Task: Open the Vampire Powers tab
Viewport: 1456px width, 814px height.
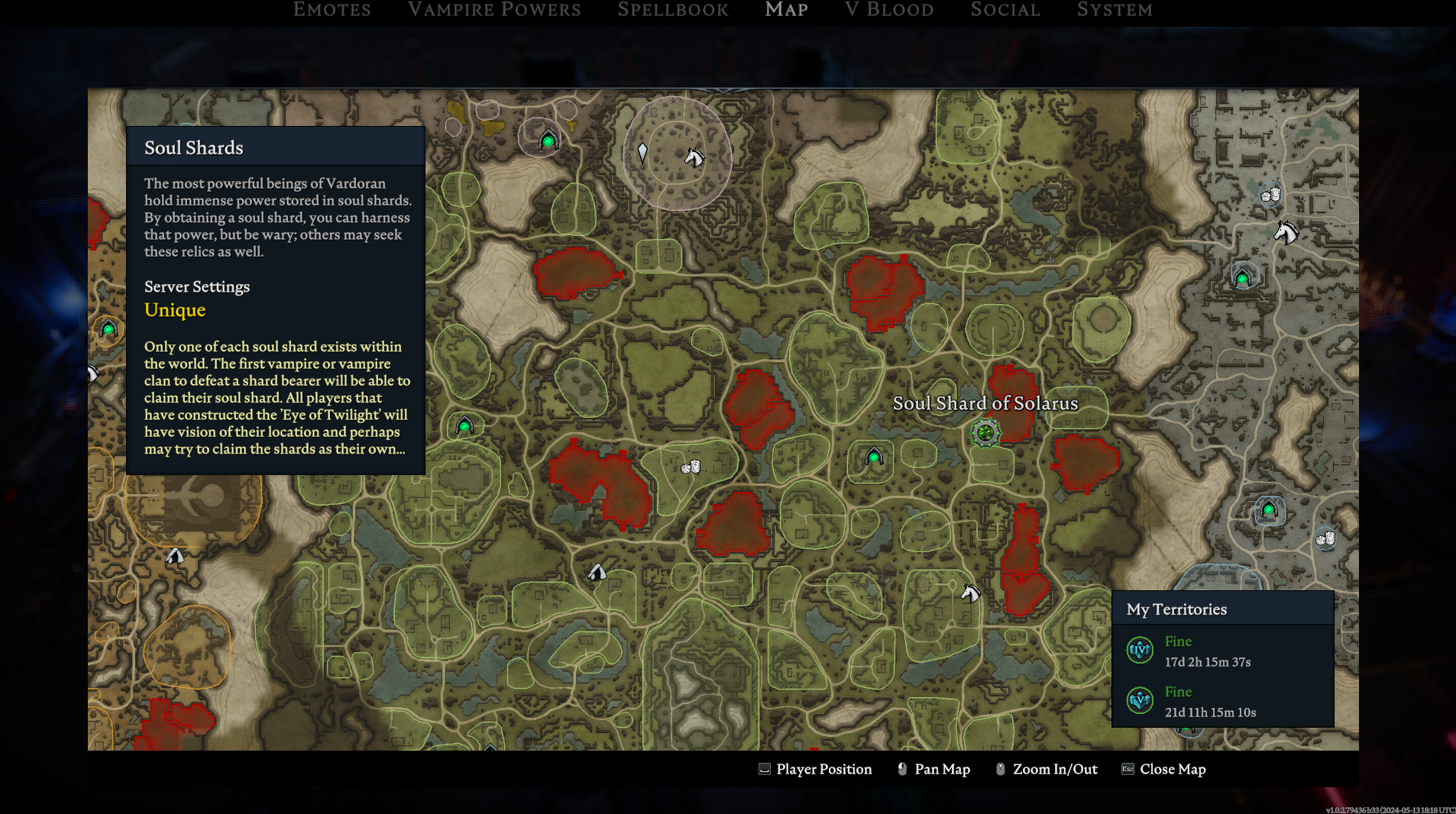Action: (494, 10)
